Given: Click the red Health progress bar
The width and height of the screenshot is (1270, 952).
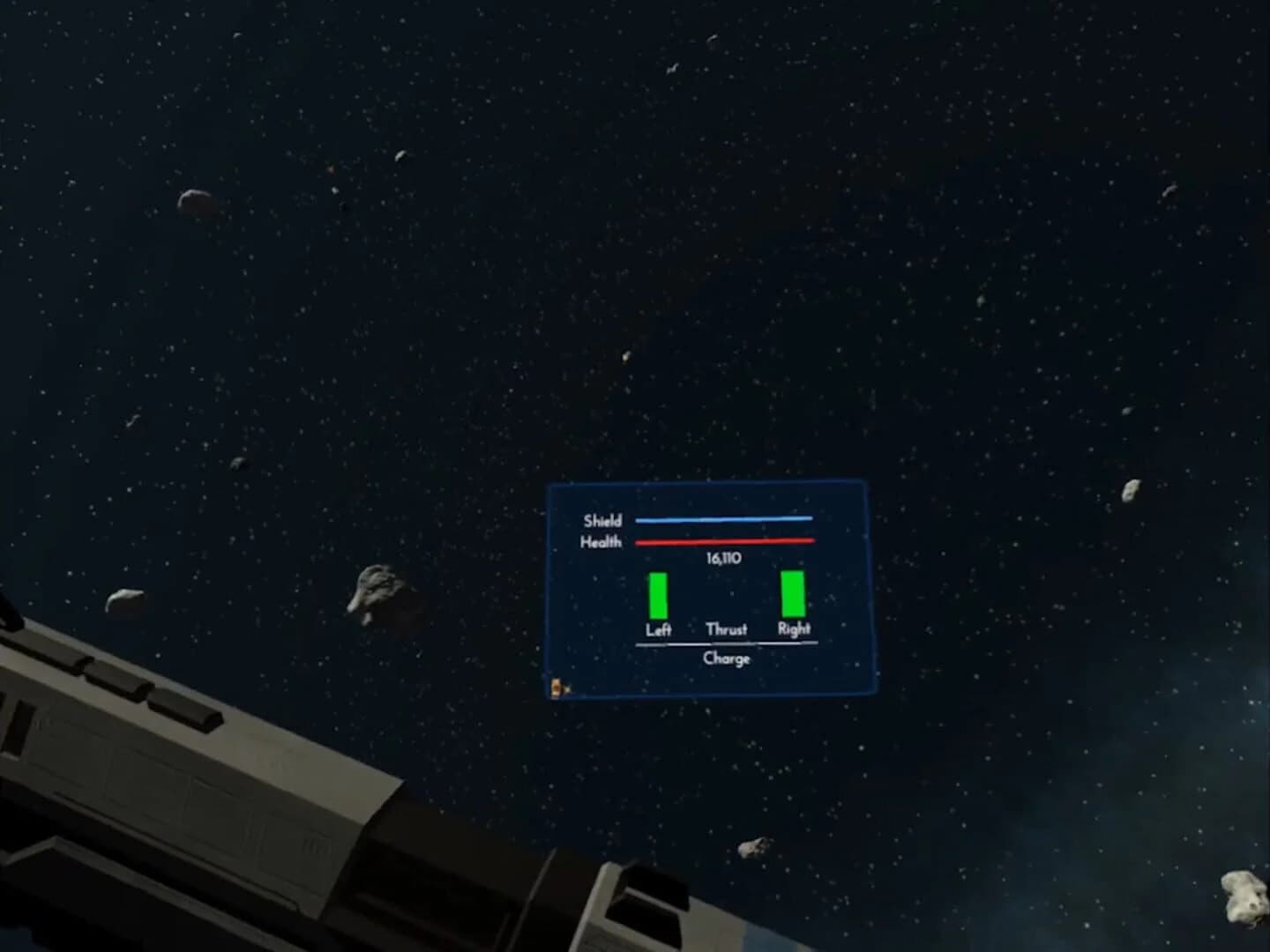Looking at the screenshot, I should [x=724, y=540].
